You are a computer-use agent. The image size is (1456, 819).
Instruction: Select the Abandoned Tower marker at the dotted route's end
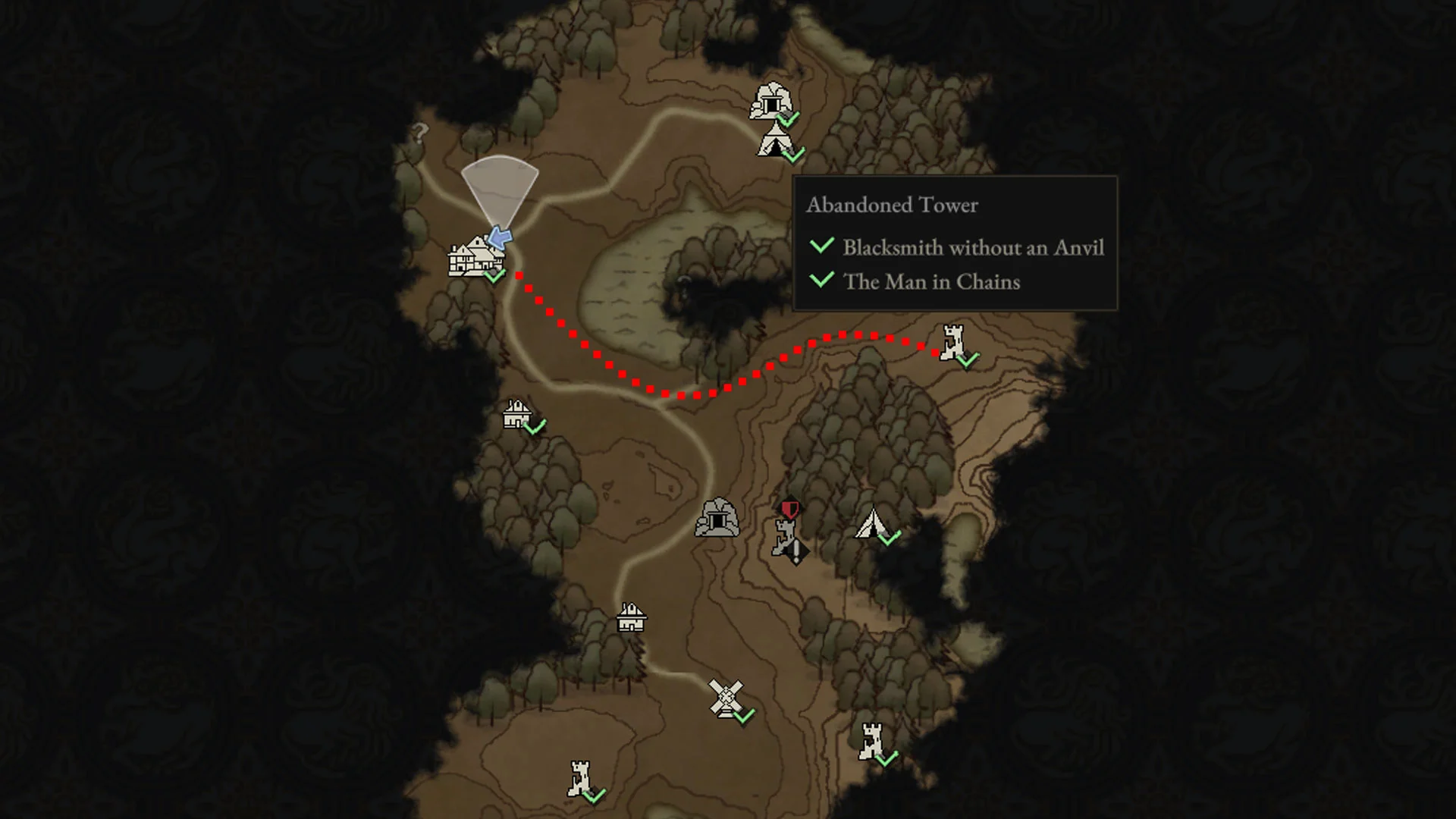coord(952,343)
